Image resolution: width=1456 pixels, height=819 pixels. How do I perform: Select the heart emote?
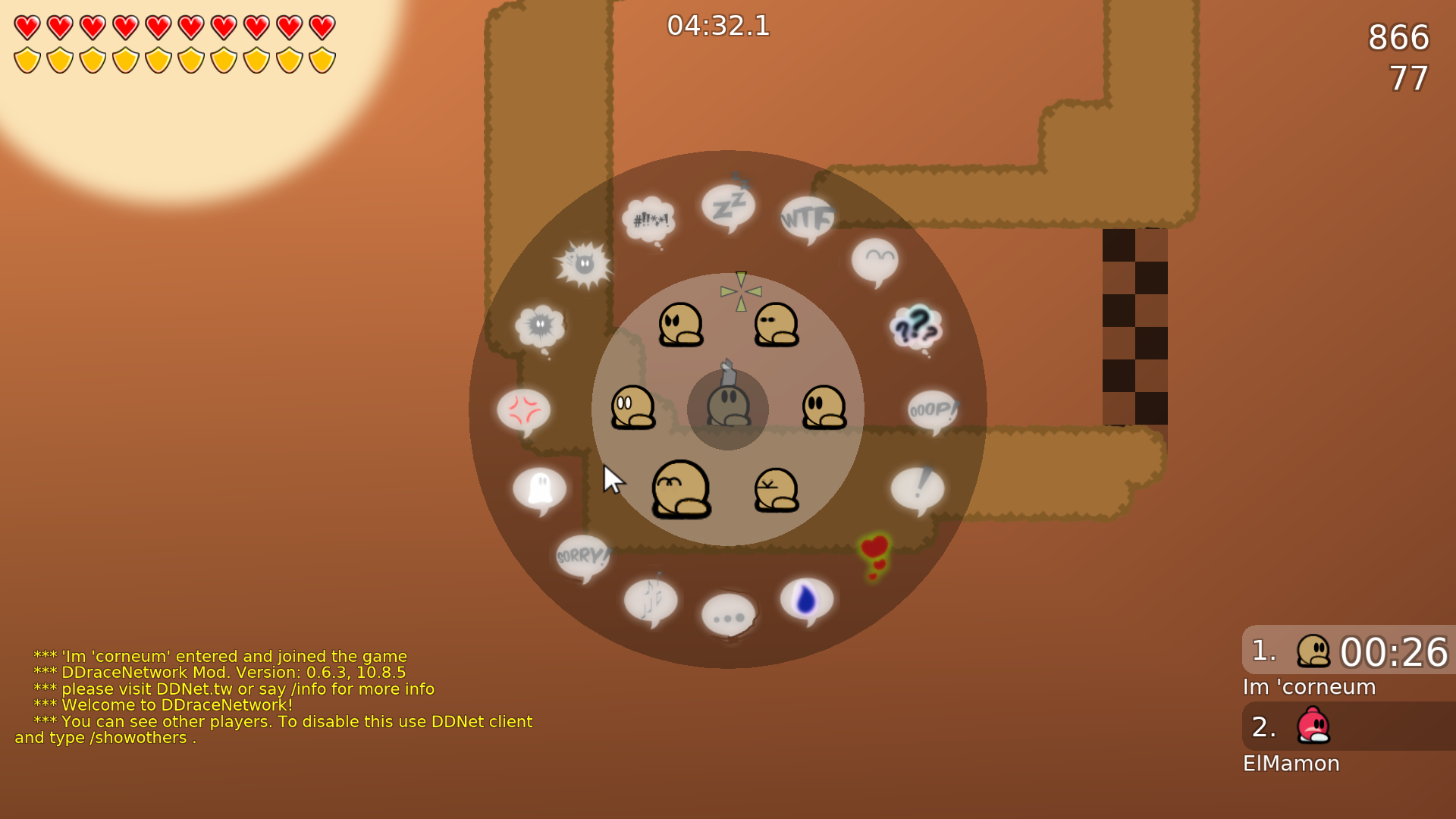pos(874,544)
